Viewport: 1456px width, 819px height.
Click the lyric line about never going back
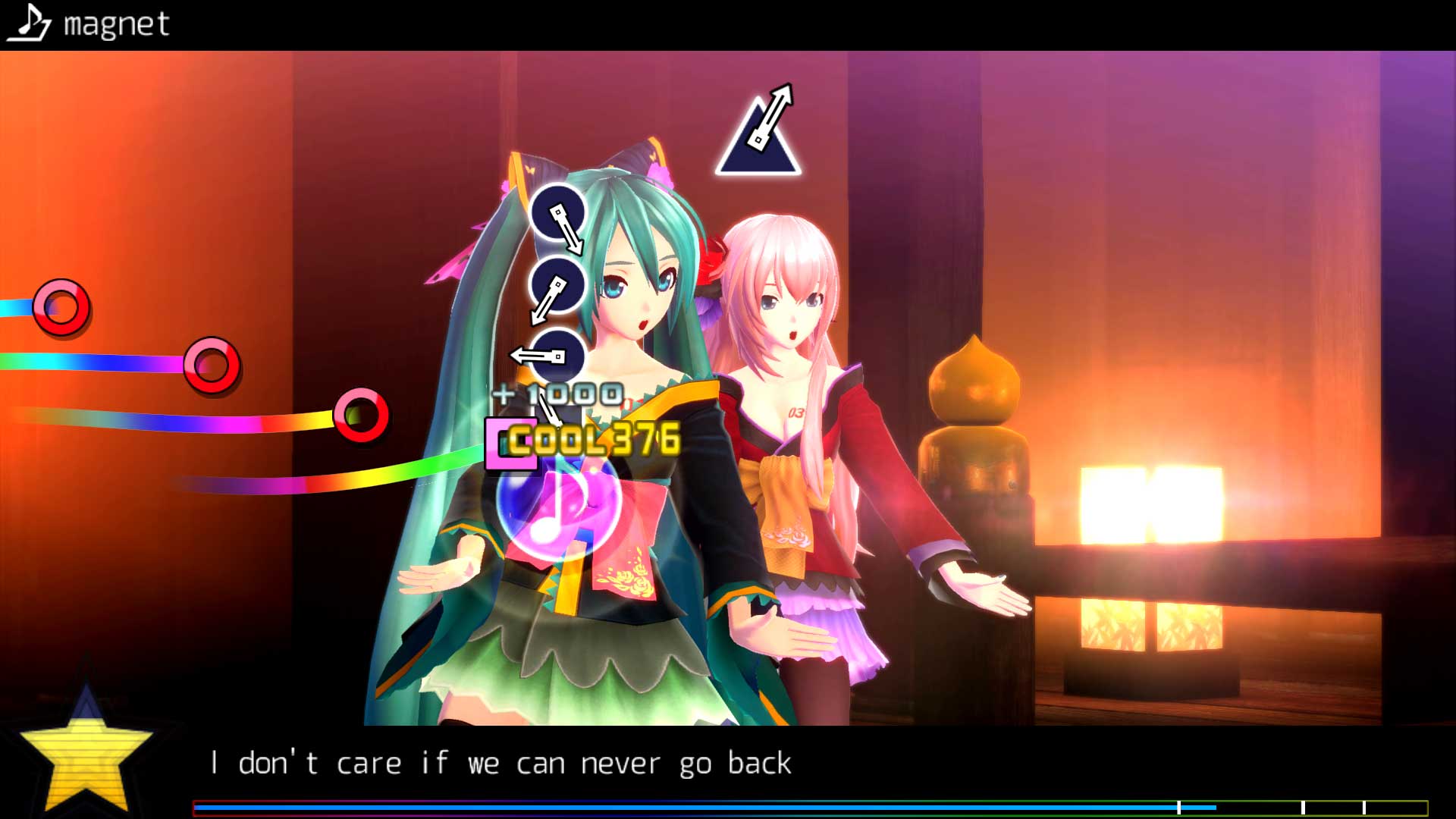503,762
